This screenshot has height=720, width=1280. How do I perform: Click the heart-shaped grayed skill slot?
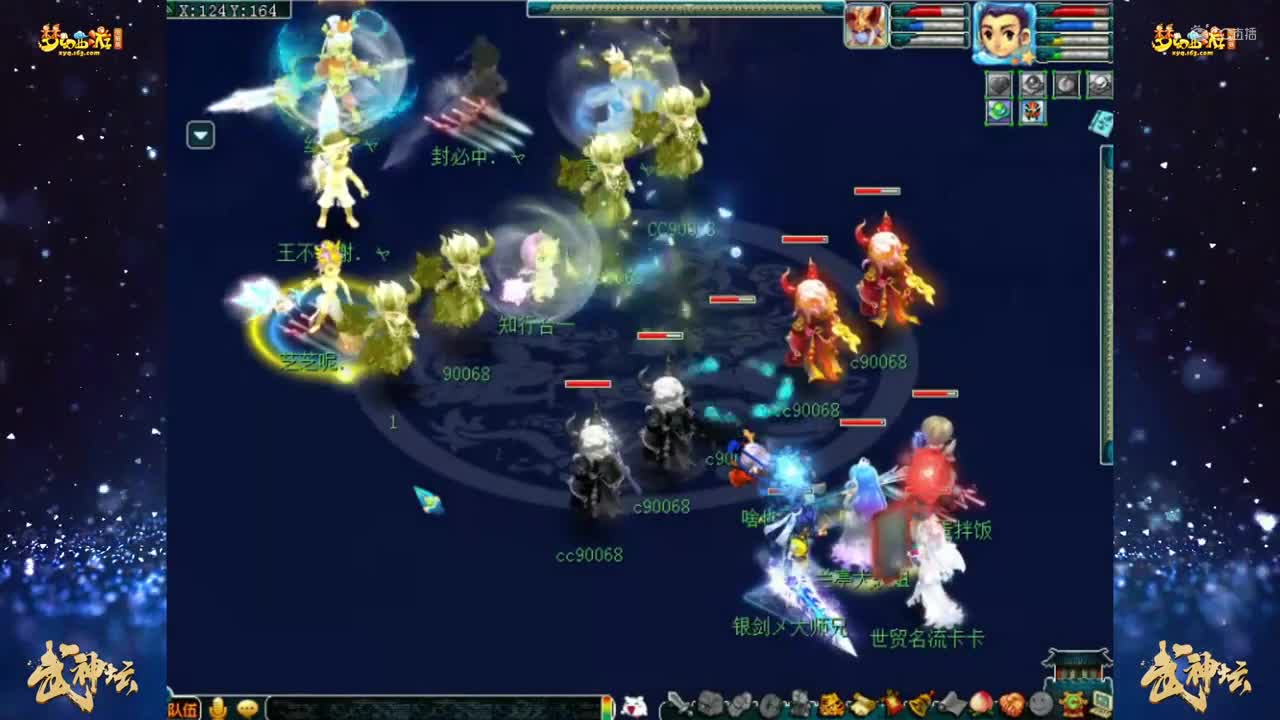pyautogui.click(x=998, y=84)
